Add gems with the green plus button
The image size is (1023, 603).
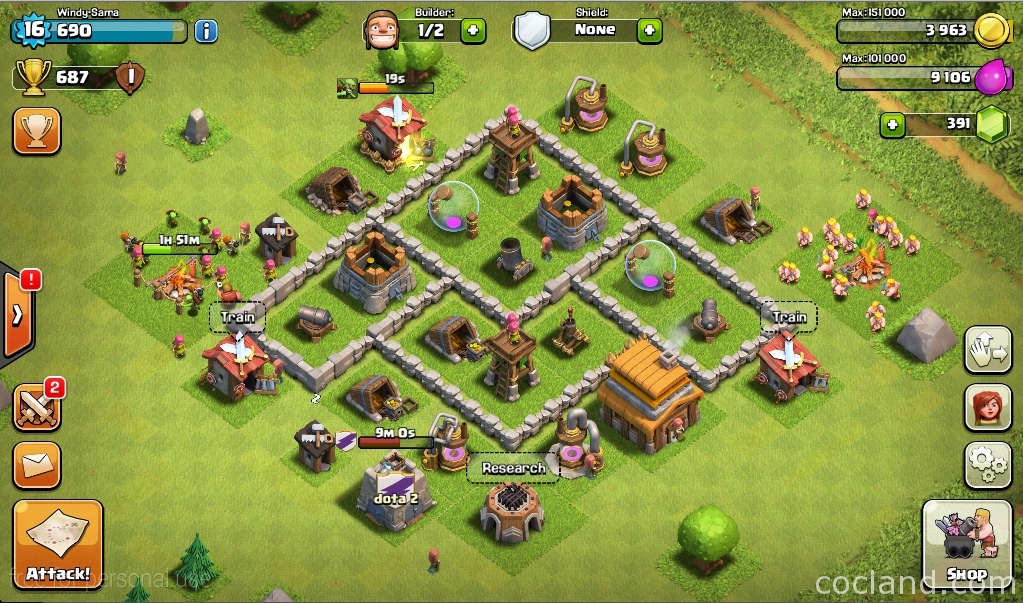click(893, 125)
